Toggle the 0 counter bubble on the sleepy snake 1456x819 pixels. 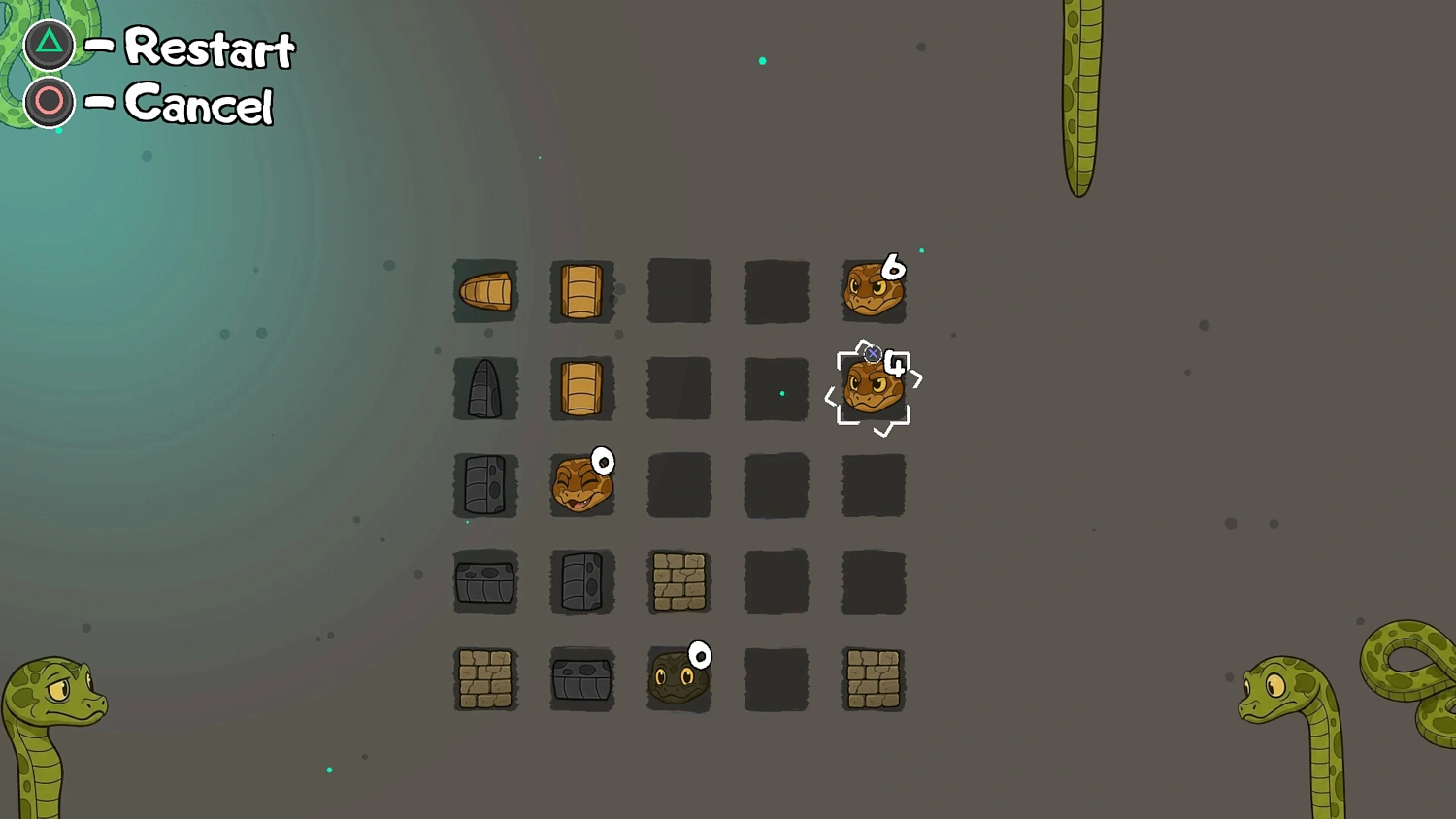pos(602,462)
